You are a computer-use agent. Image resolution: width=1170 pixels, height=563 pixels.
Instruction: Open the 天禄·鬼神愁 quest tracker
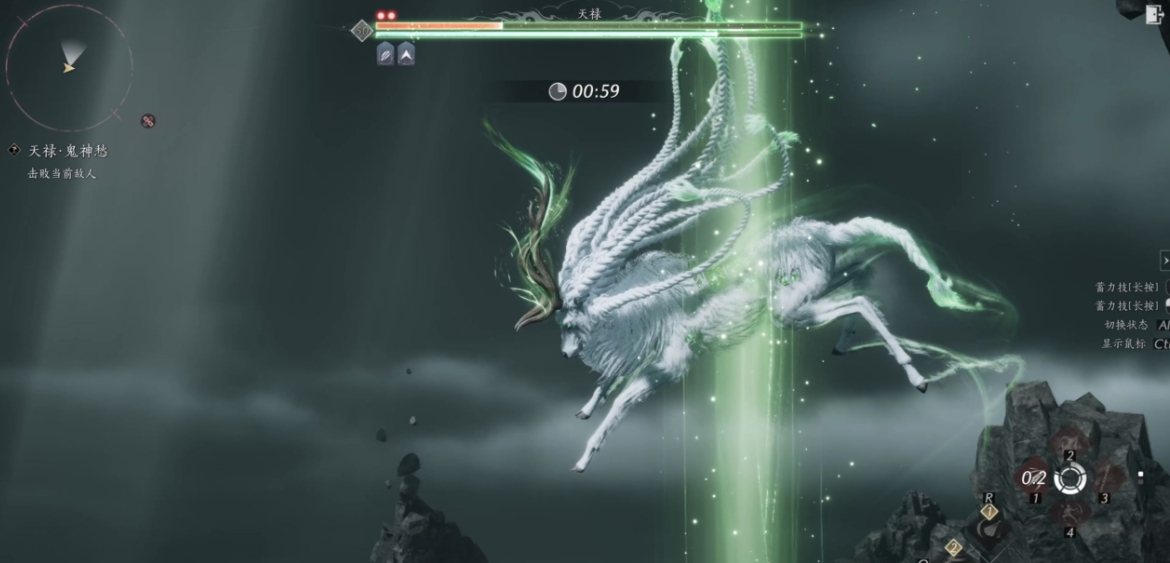[x=68, y=151]
